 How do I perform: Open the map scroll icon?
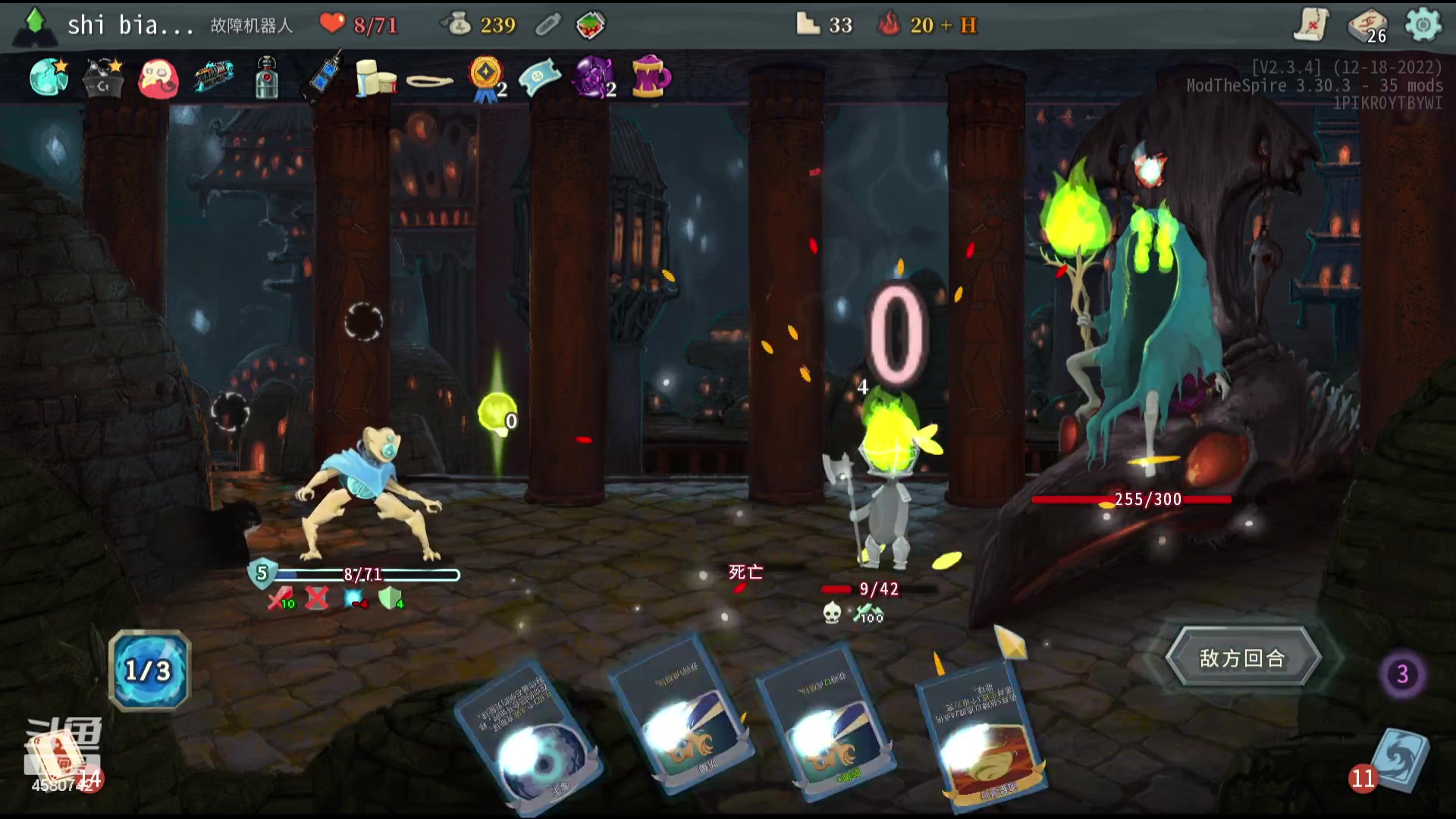[1311, 25]
